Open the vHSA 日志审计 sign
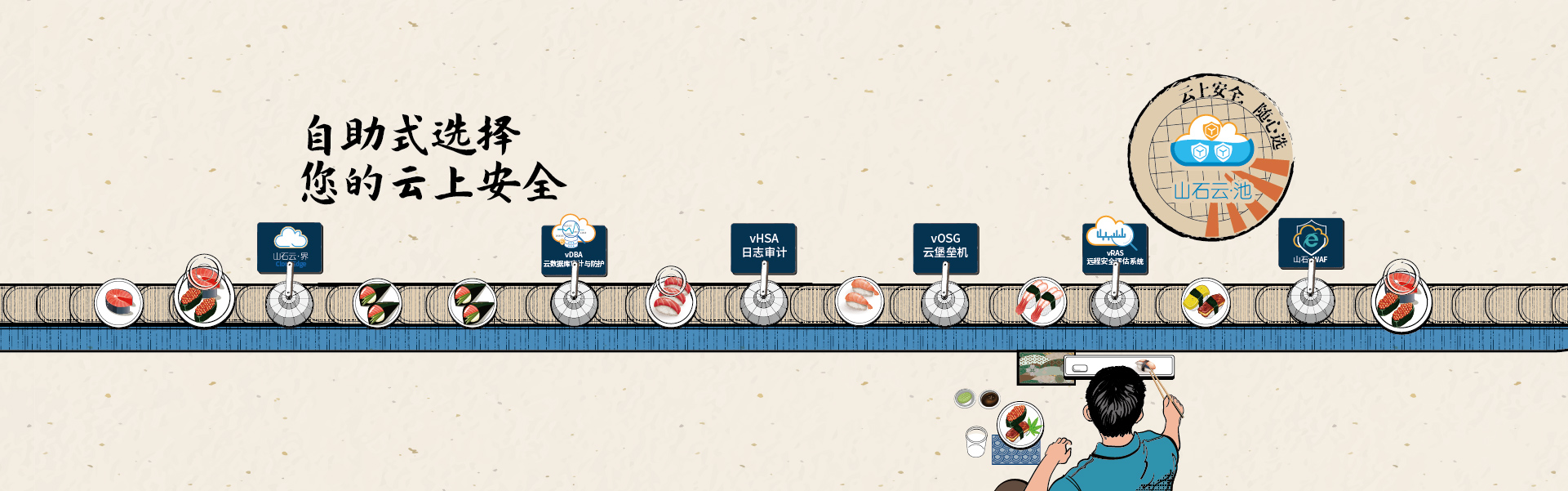 [763, 247]
